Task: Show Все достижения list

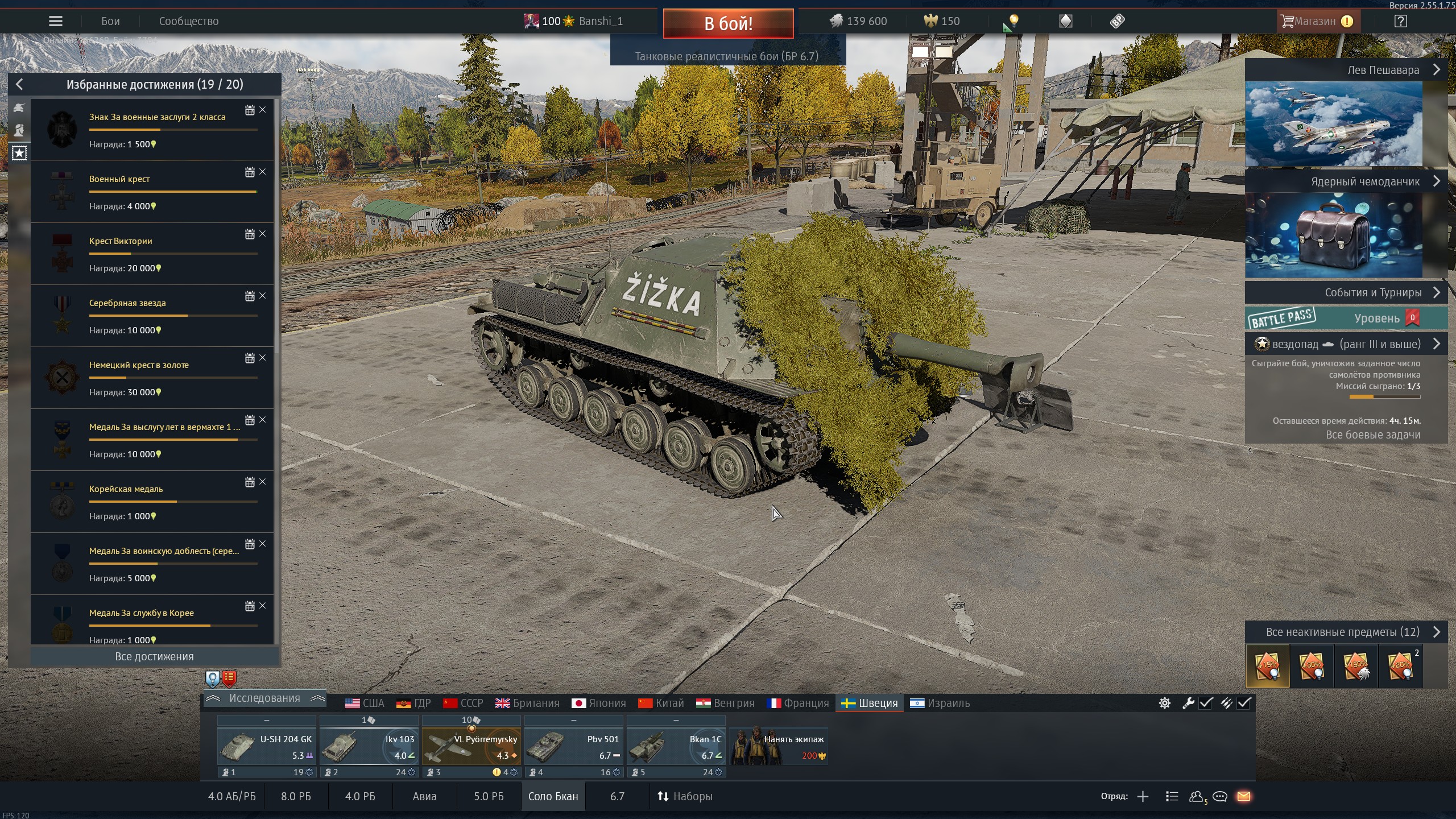Action: coord(154,656)
